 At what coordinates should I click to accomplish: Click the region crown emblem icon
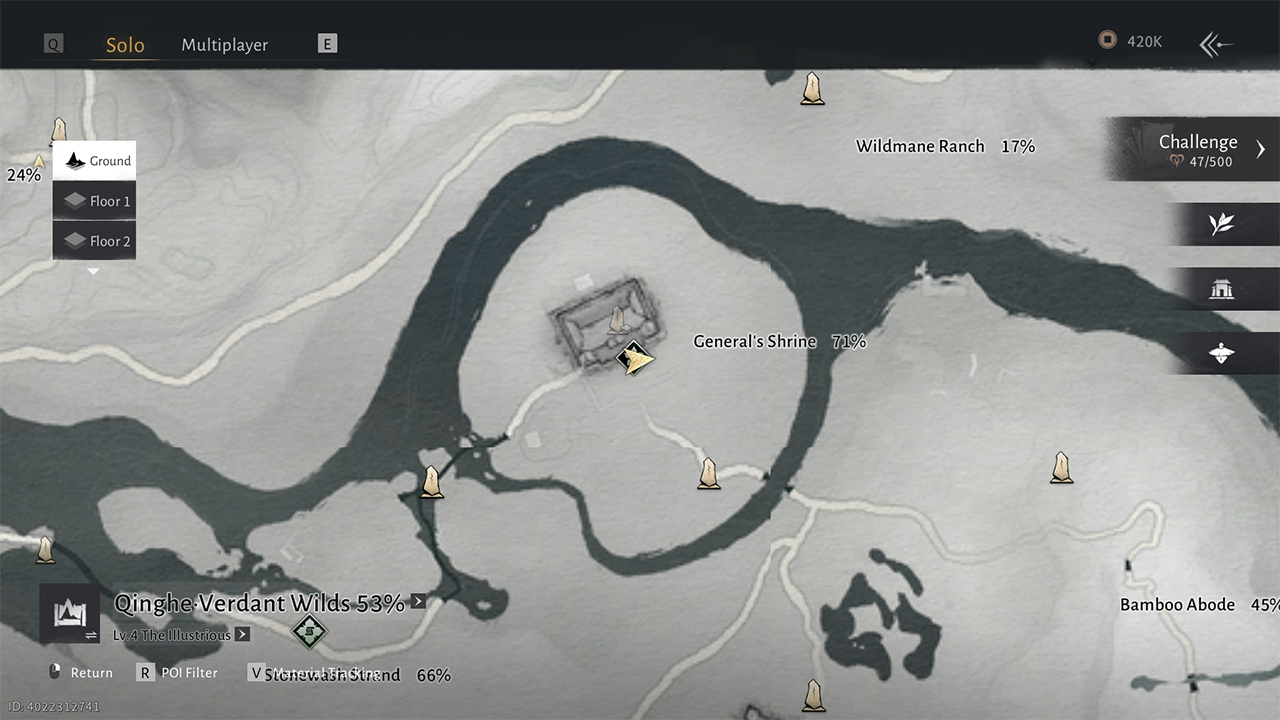tap(69, 612)
